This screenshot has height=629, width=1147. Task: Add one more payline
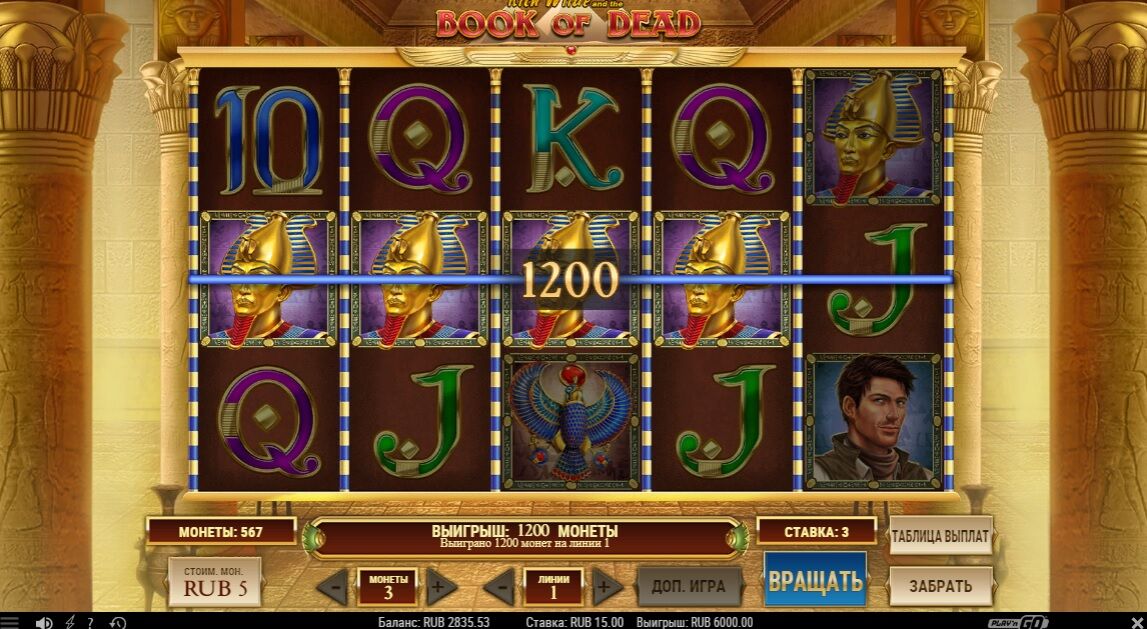coord(604,585)
